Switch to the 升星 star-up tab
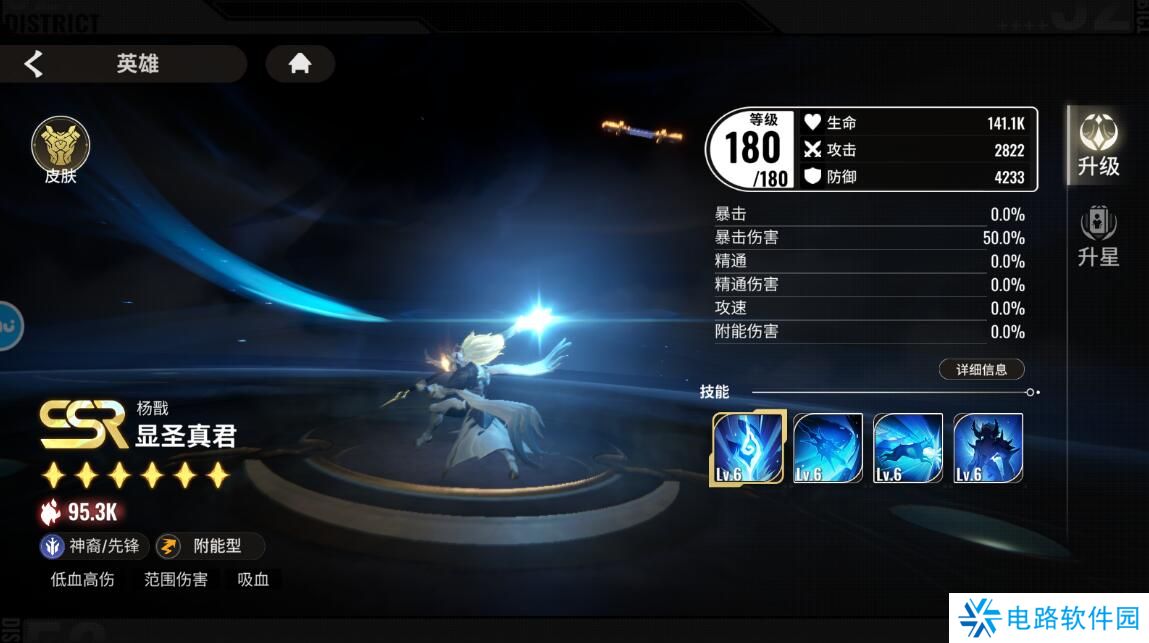This screenshot has width=1149, height=643. pos(1098,238)
